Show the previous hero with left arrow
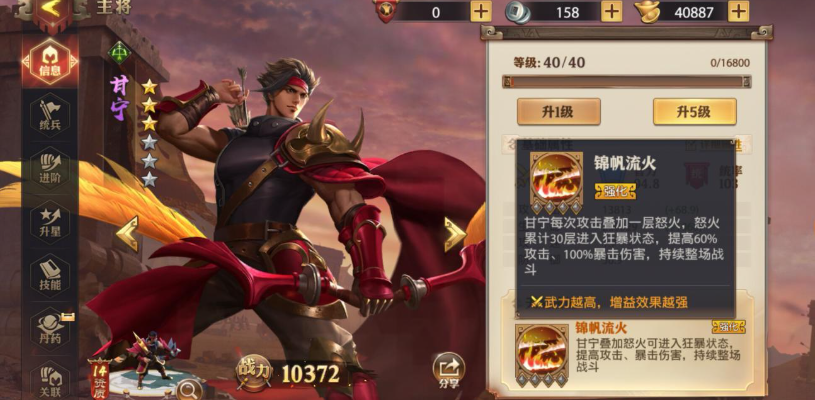This screenshot has width=815, height=400. pyautogui.click(x=127, y=233)
